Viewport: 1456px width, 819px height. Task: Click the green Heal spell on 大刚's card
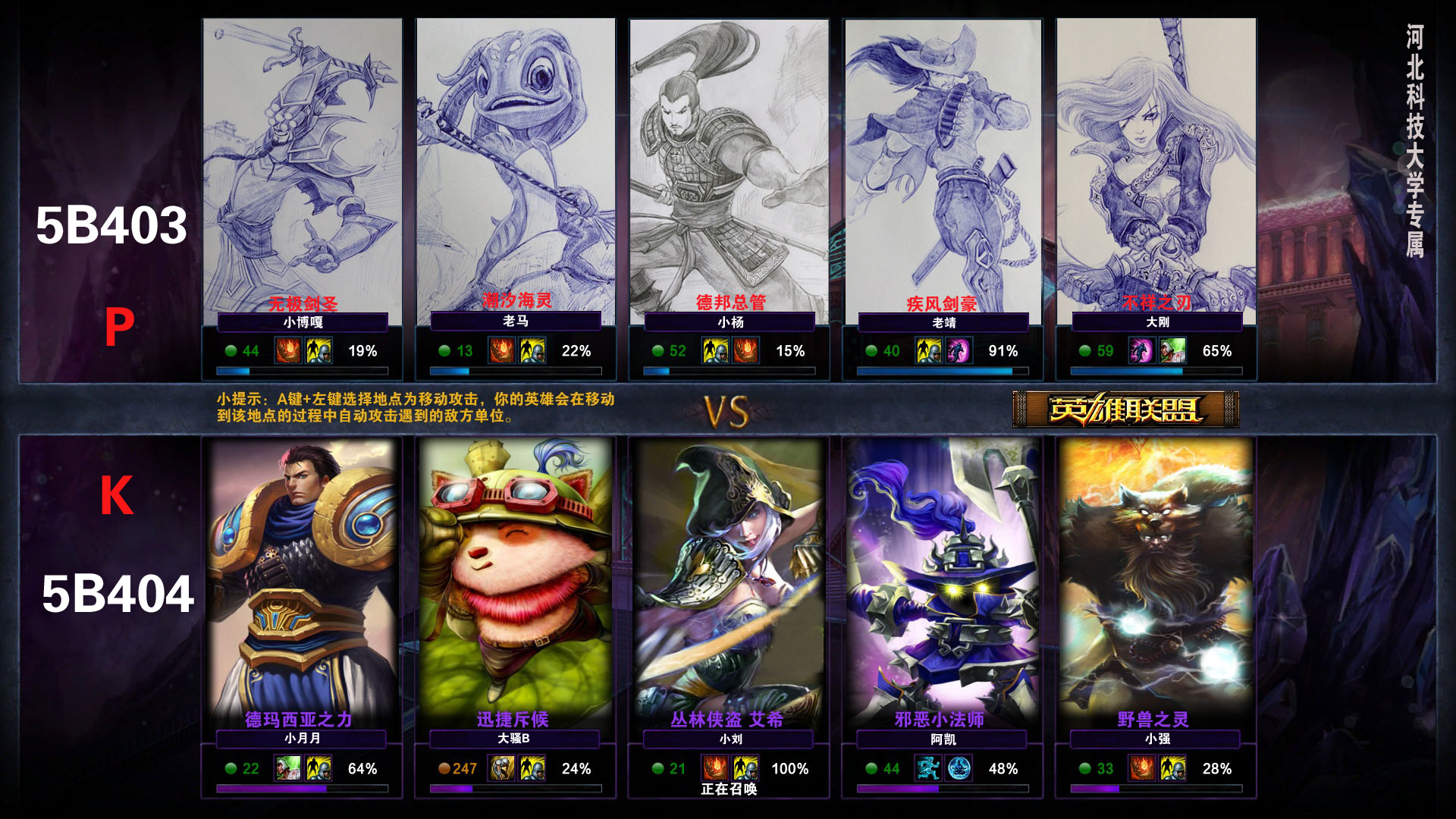tap(1172, 351)
